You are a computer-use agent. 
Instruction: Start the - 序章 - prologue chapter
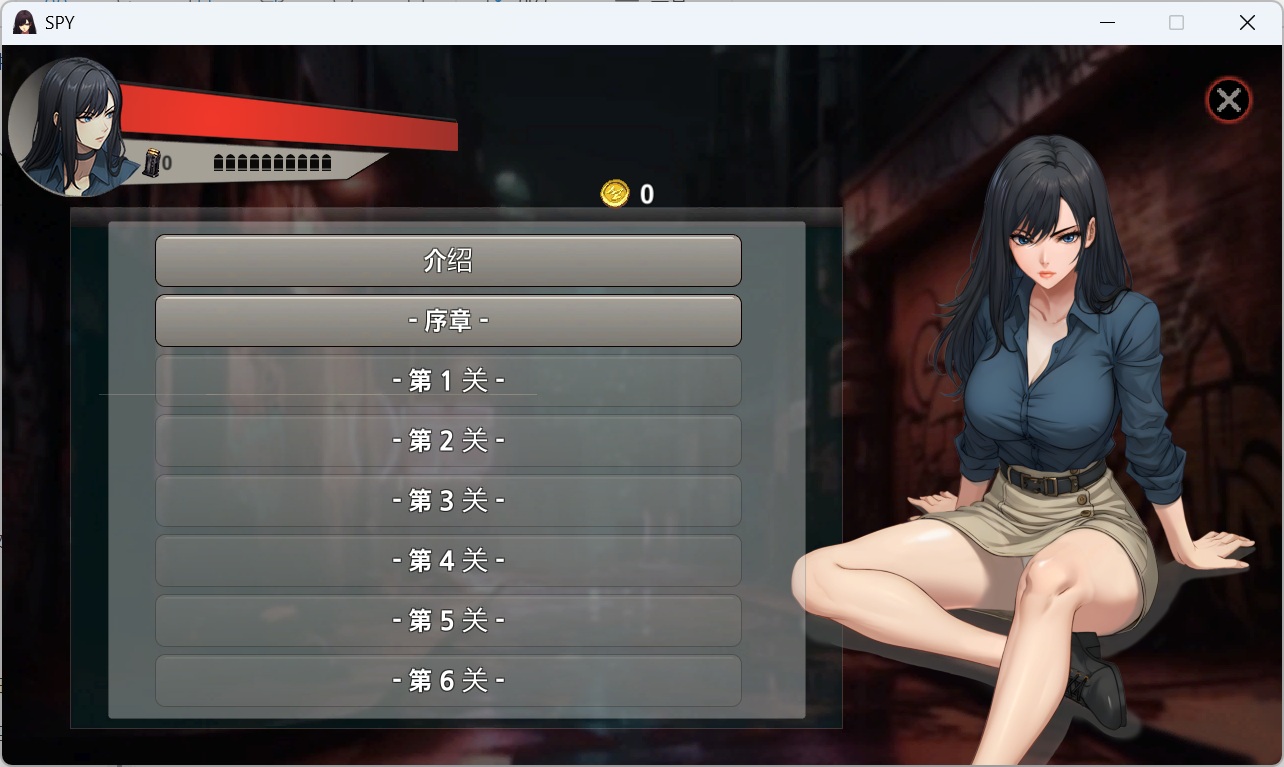tap(448, 320)
